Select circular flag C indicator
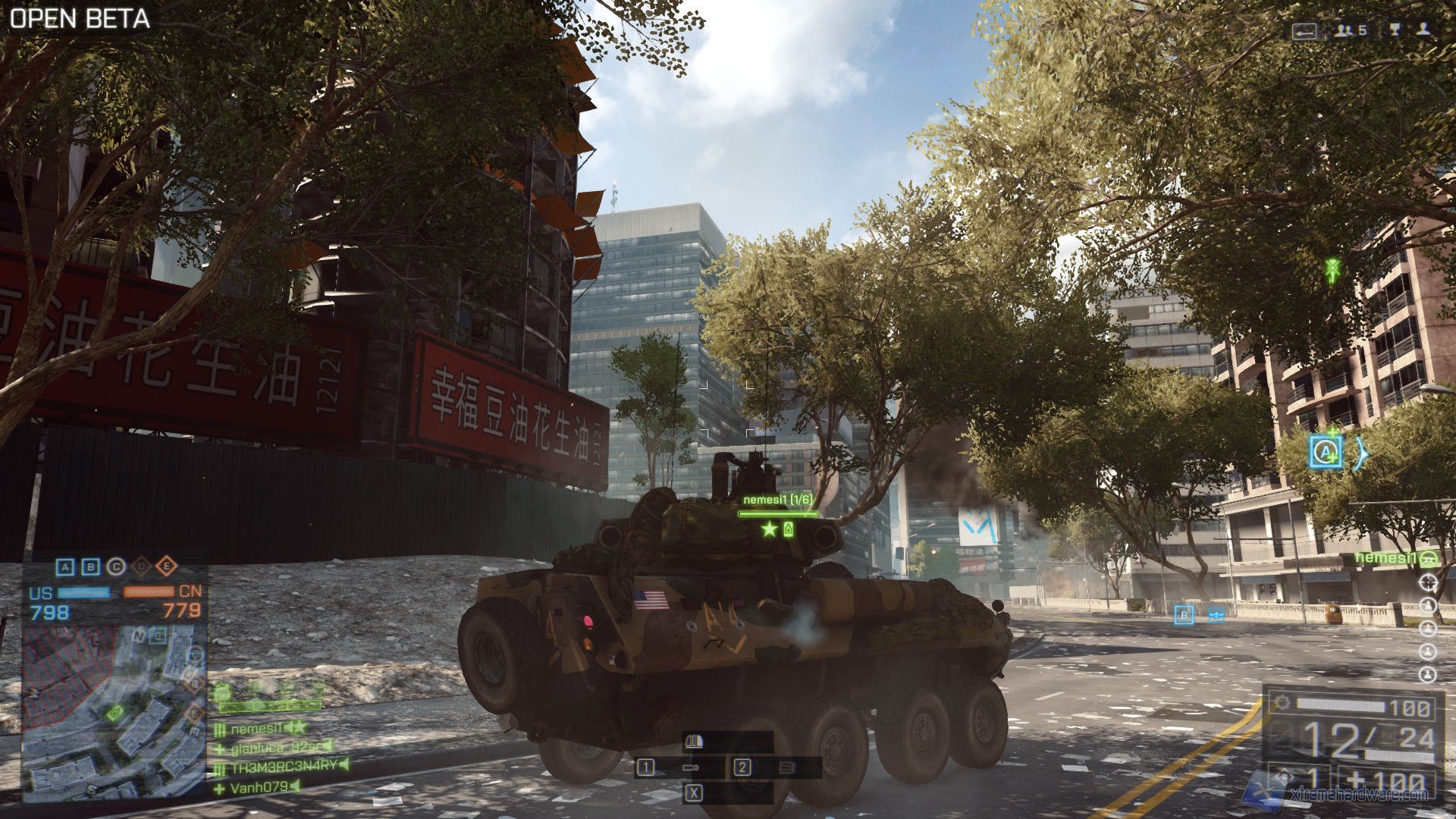1456x819 pixels. tap(116, 566)
